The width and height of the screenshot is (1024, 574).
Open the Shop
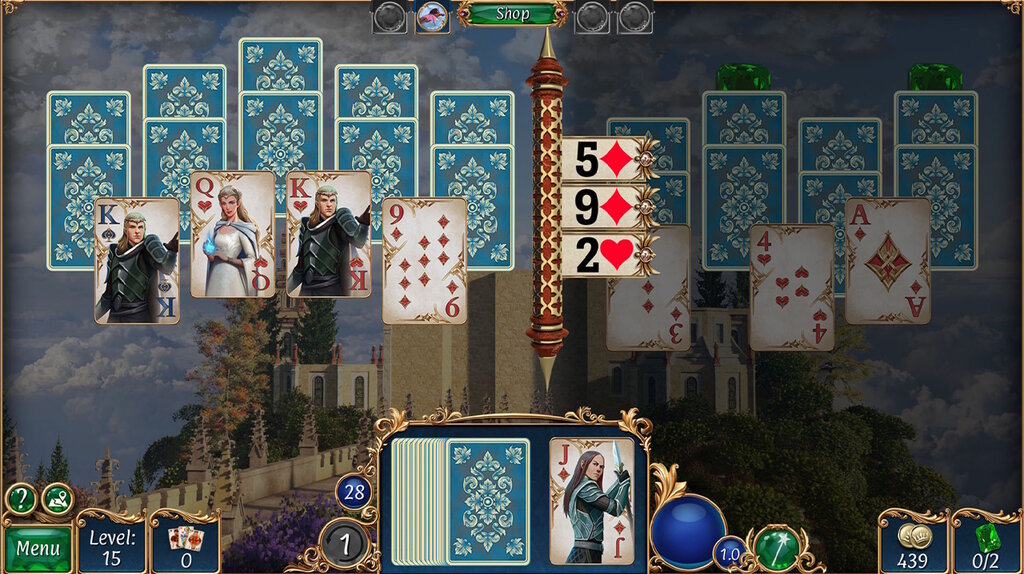pos(512,14)
